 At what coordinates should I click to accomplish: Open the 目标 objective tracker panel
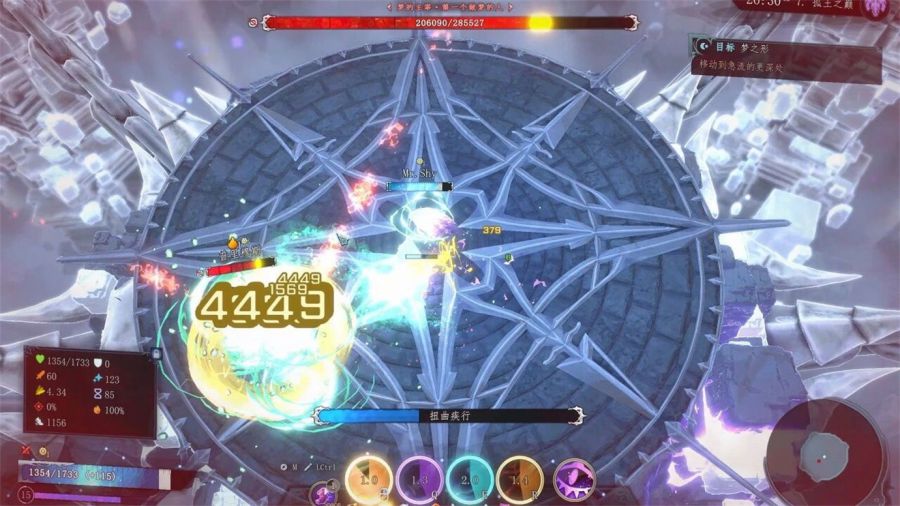(785, 56)
